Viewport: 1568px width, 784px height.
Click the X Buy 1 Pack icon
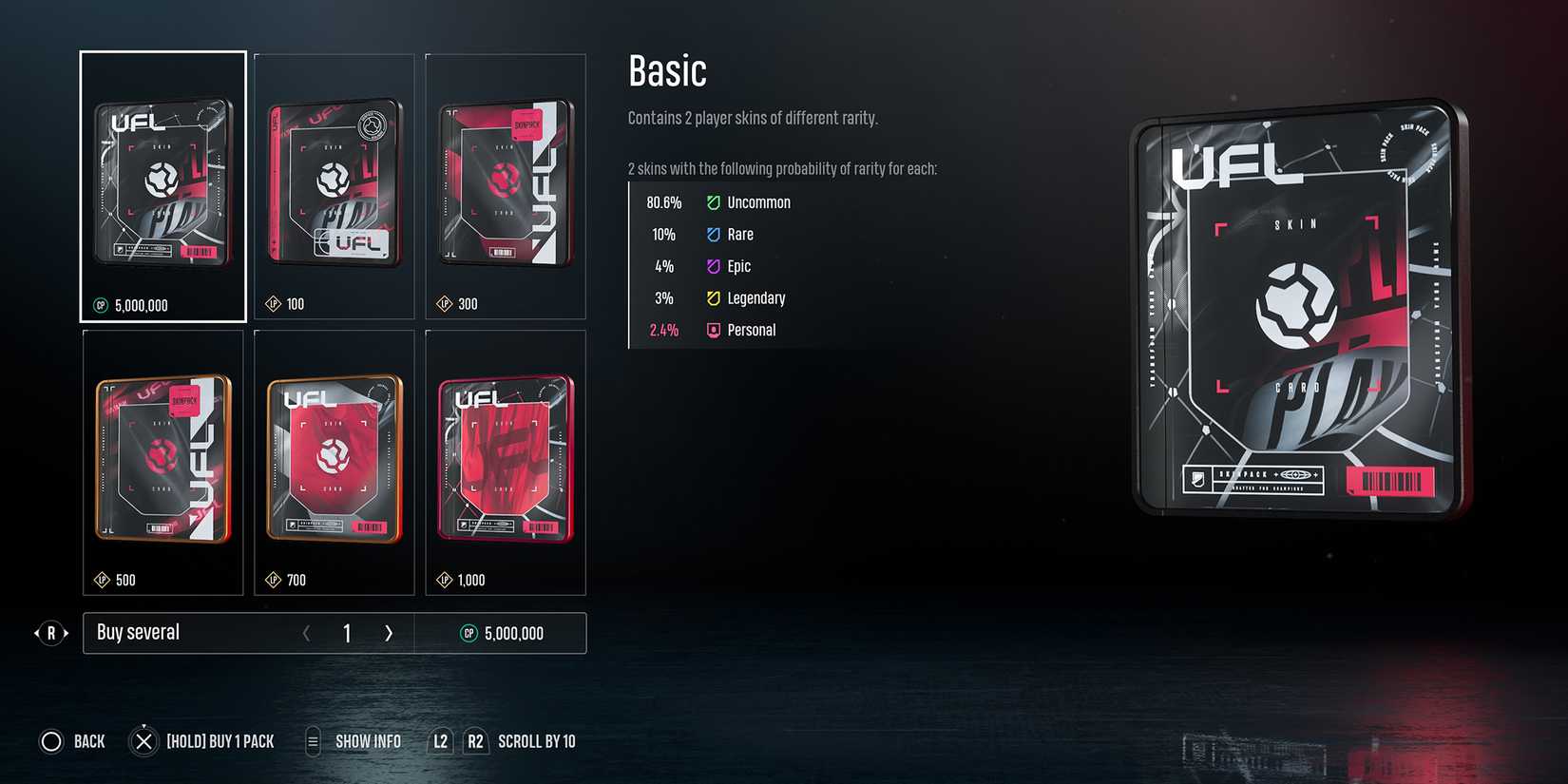[143, 741]
